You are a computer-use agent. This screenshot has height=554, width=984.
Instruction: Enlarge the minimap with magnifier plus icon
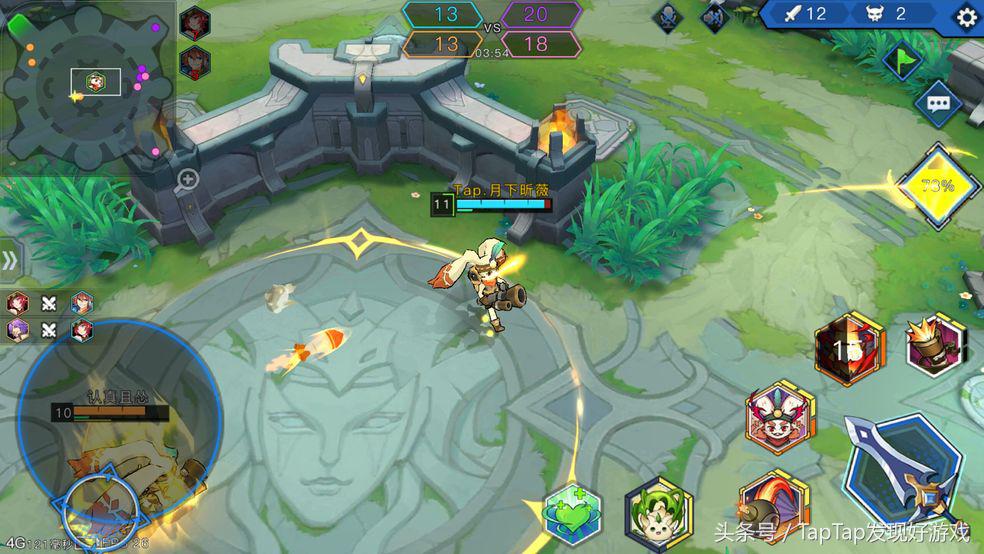point(187,180)
